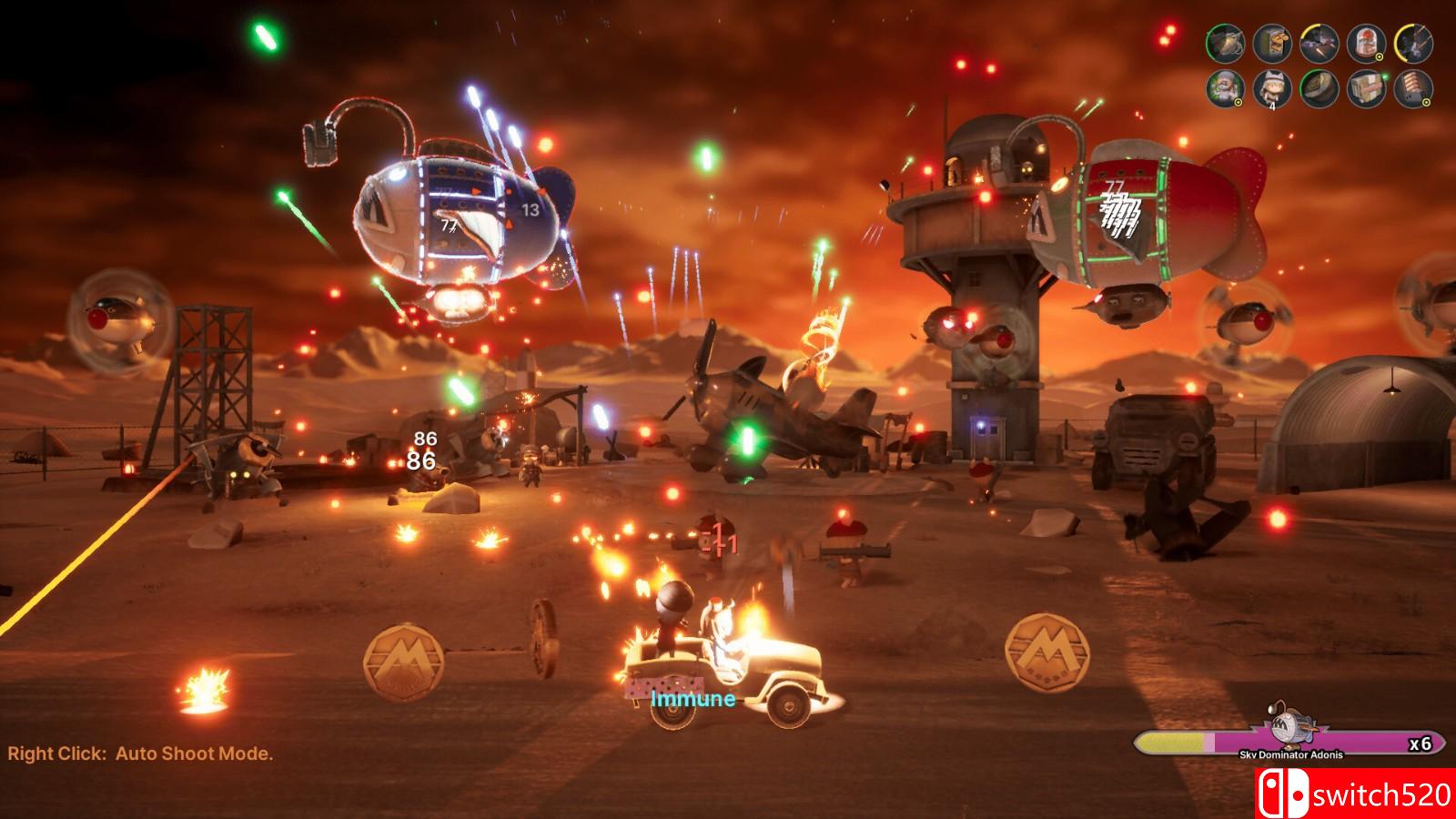
Task: Choose the army helmet icon
Action: (1319, 88)
